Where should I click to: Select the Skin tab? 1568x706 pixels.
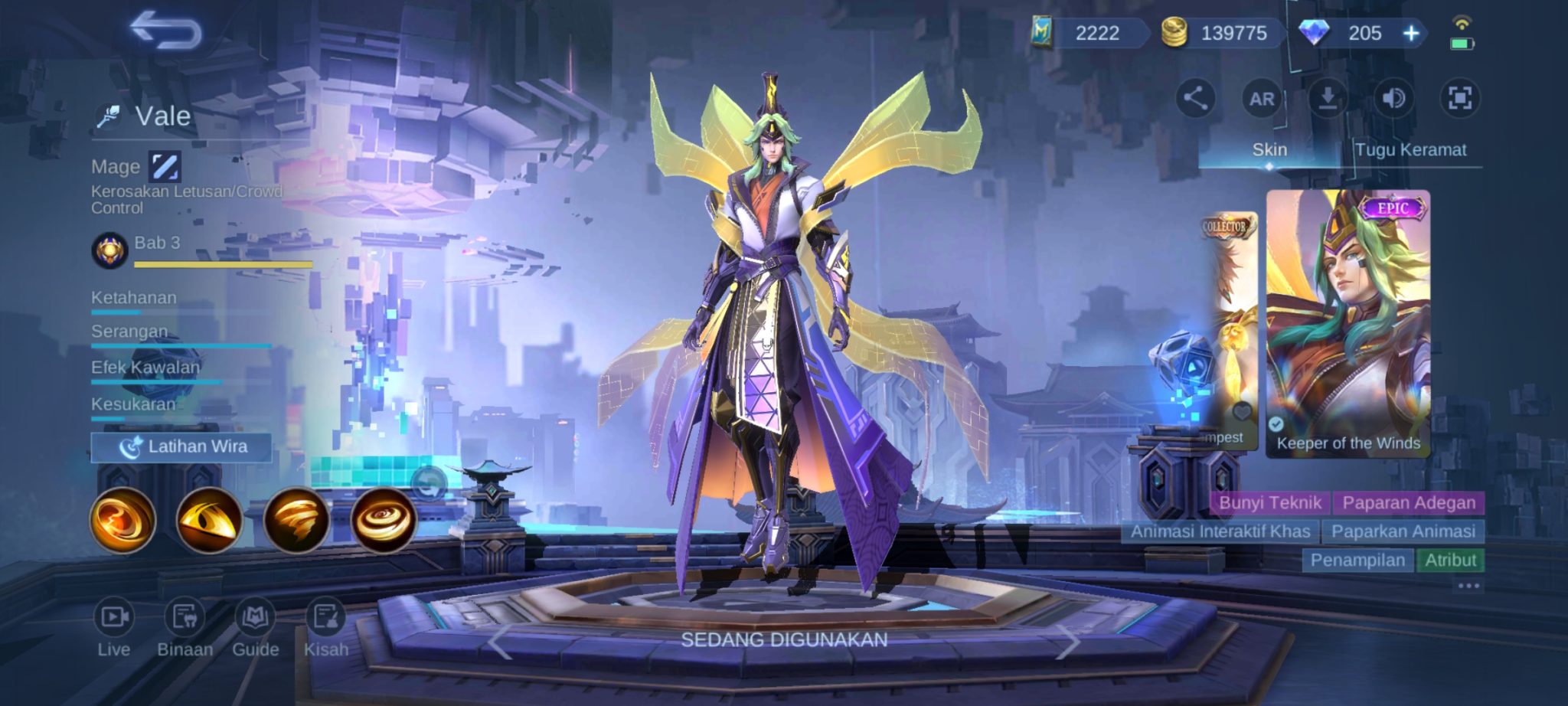pos(1269,150)
